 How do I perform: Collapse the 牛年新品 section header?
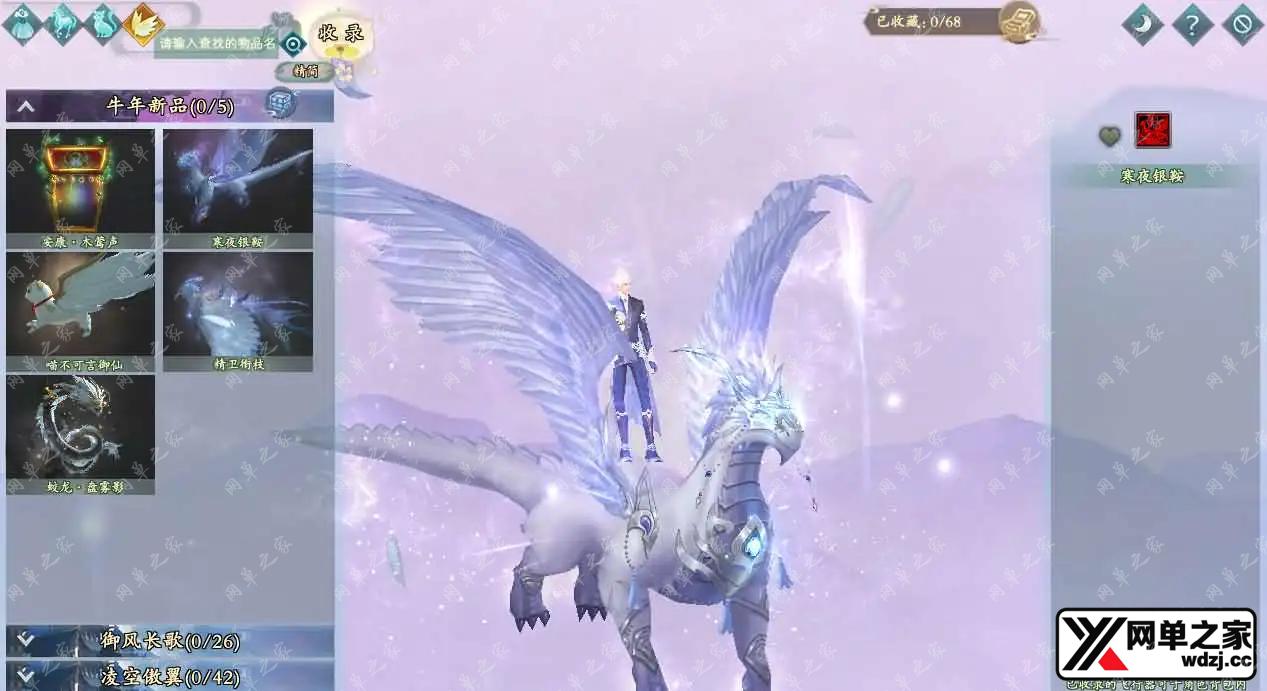coord(26,106)
